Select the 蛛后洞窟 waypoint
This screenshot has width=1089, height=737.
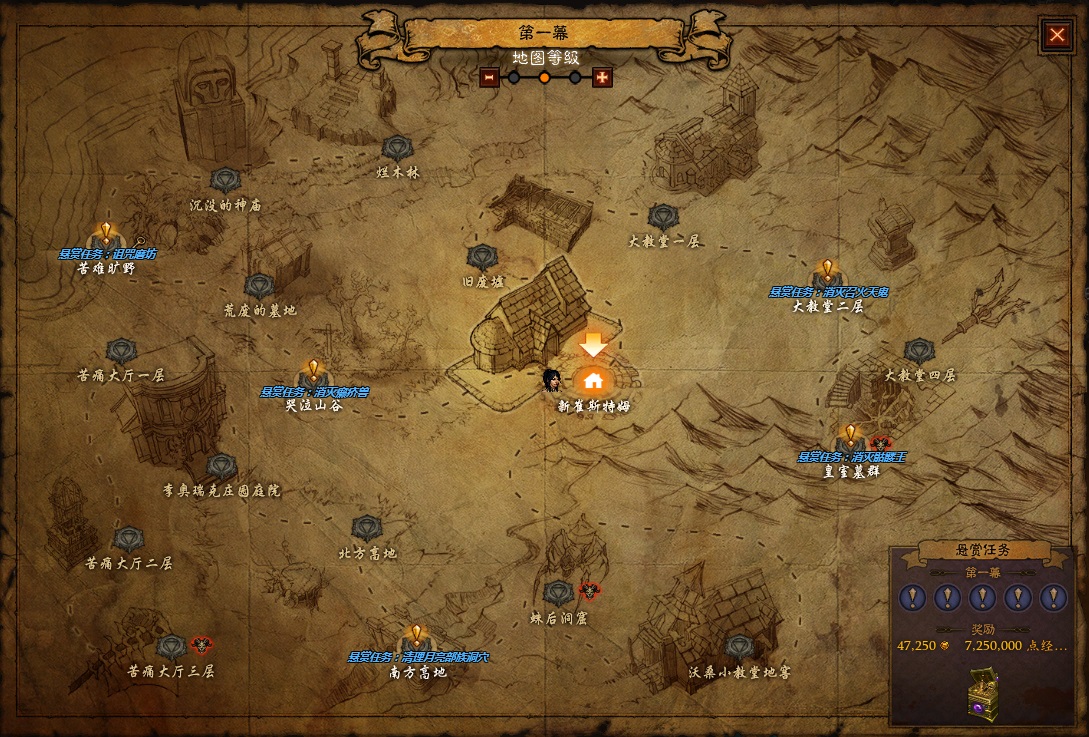click(558, 594)
